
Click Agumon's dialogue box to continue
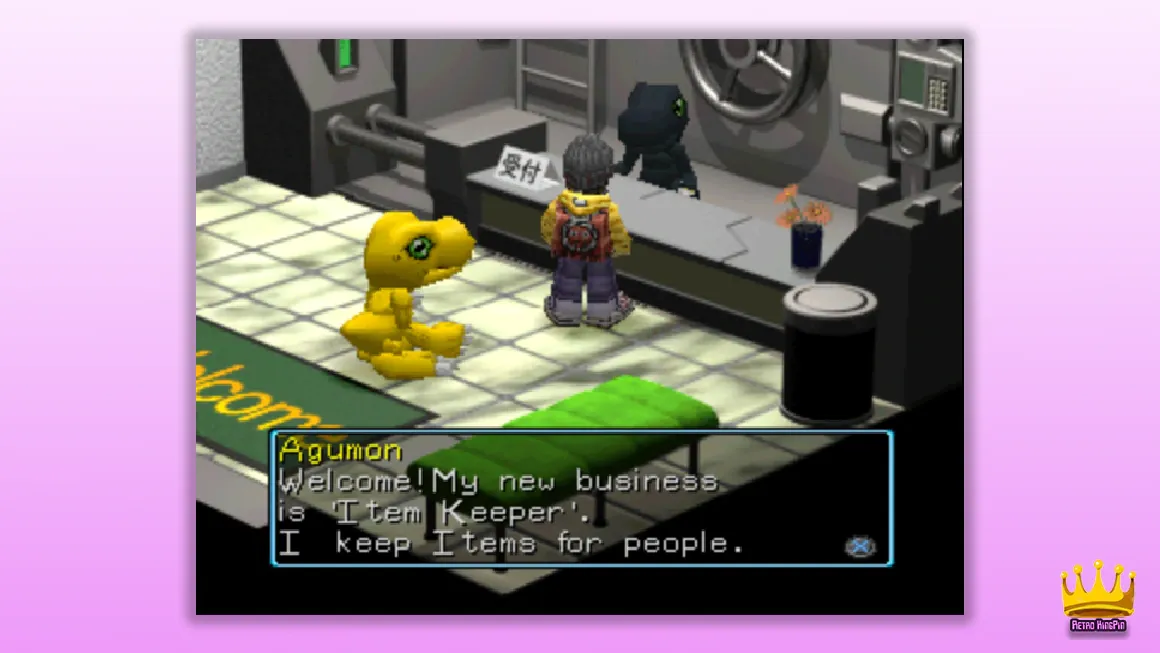(x=581, y=498)
